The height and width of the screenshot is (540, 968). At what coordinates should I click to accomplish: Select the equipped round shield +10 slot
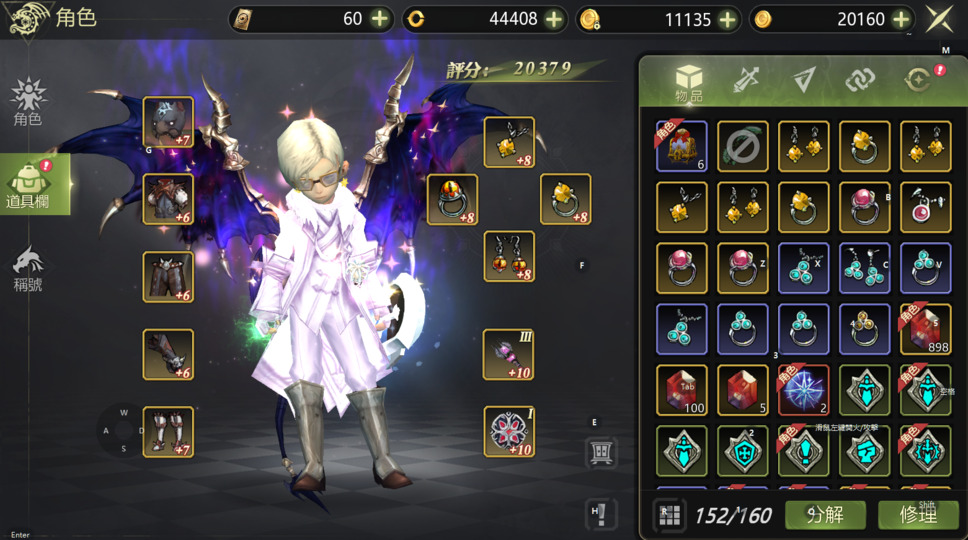[x=508, y=431]
